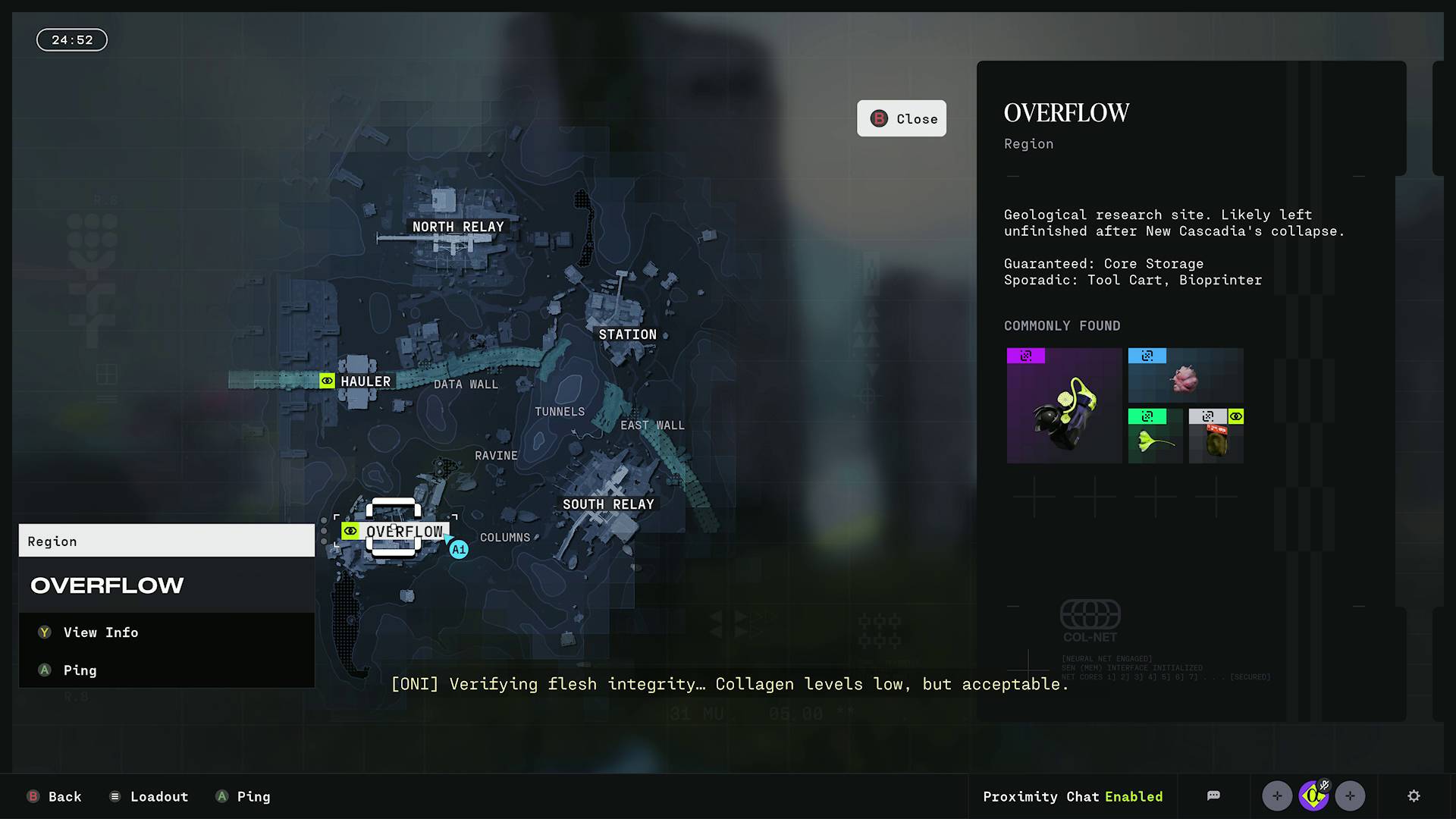Toggle the eye visibility beside the OVERFLOW label
Viewport: 1456px width, 819px height.
(350, 531)
